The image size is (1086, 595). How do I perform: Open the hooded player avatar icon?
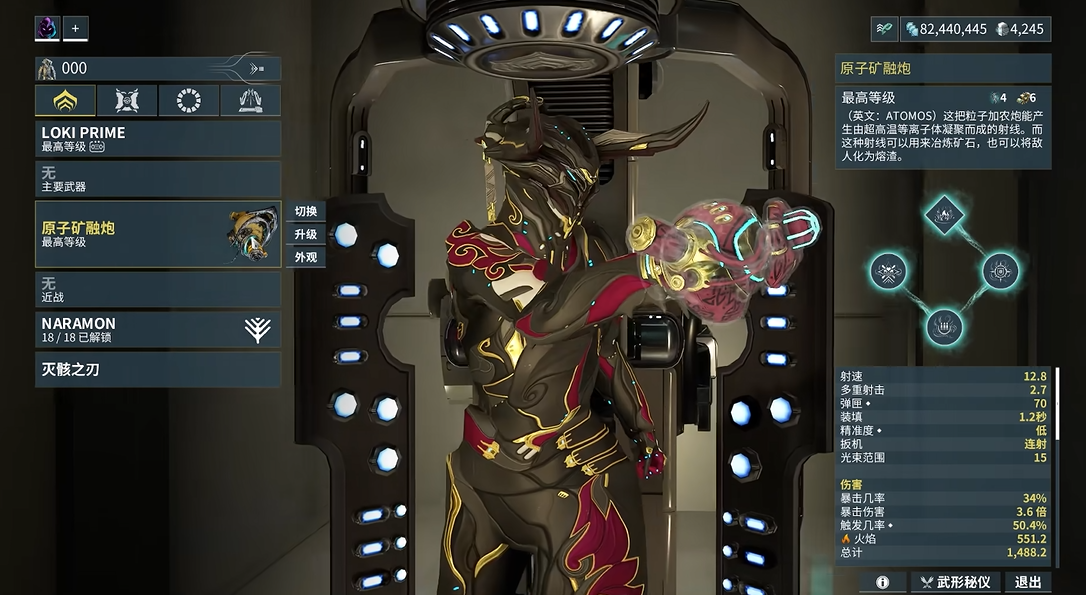click(x=47, y=28)
